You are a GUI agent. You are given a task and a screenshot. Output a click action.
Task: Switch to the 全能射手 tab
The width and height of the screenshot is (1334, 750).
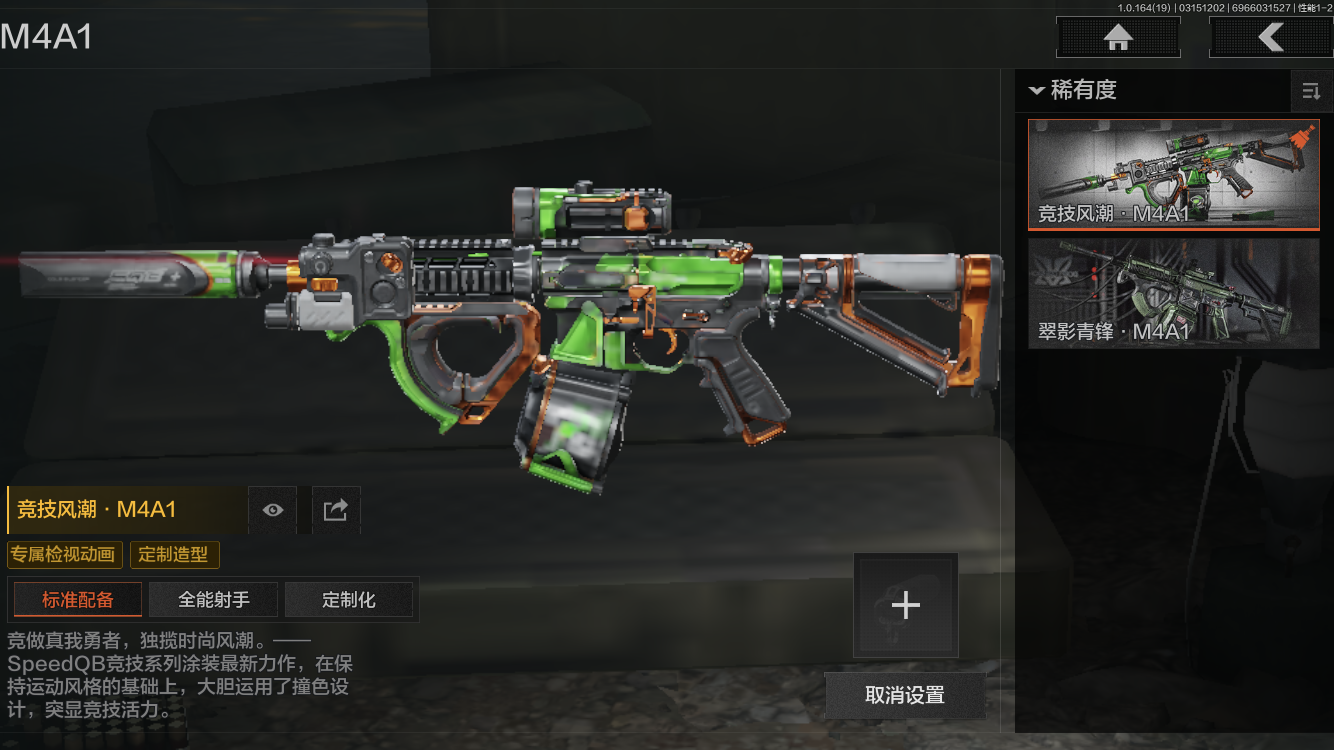click(214, 600)
